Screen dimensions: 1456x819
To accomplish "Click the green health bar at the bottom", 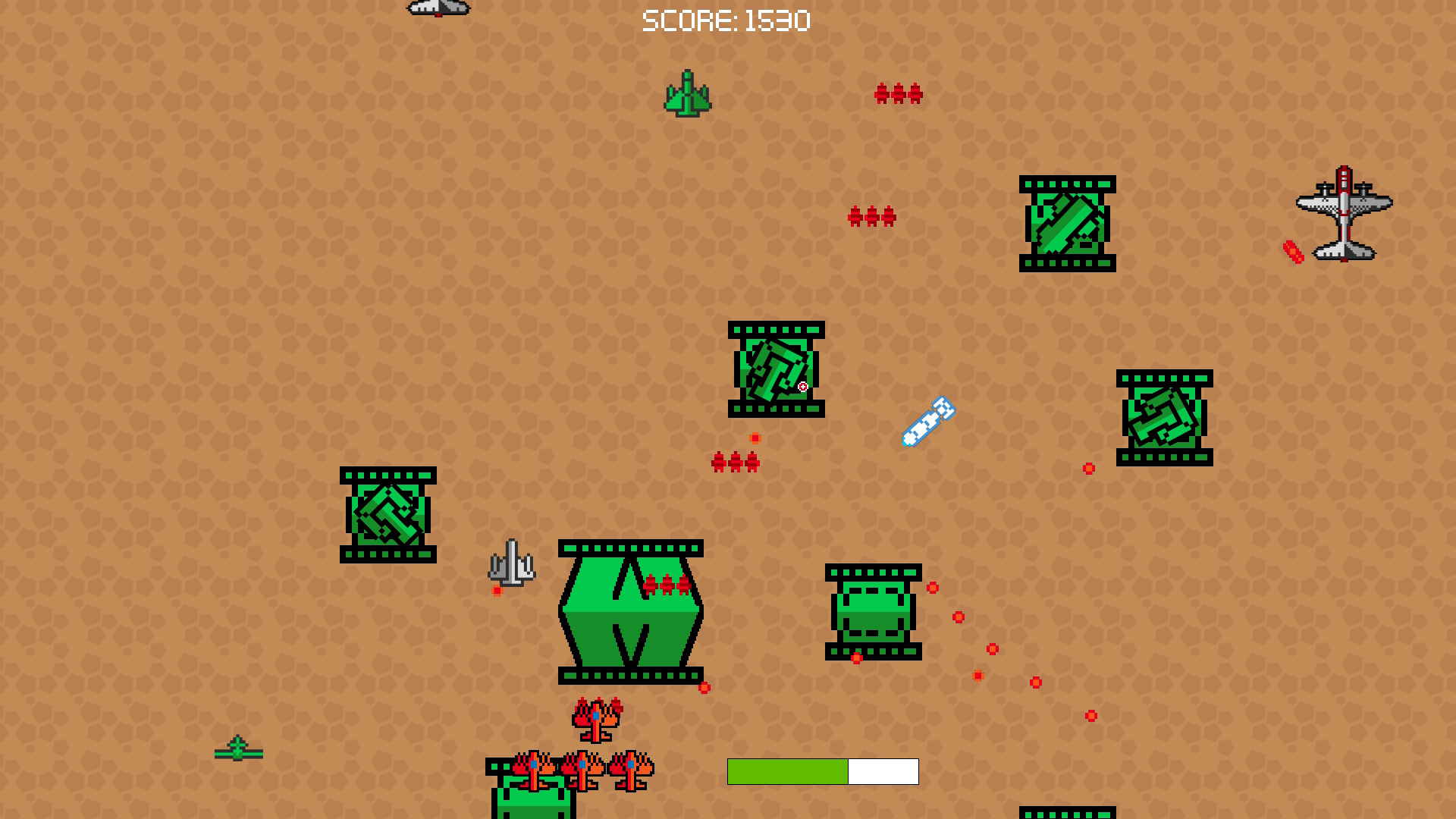I will pos(789,772).
